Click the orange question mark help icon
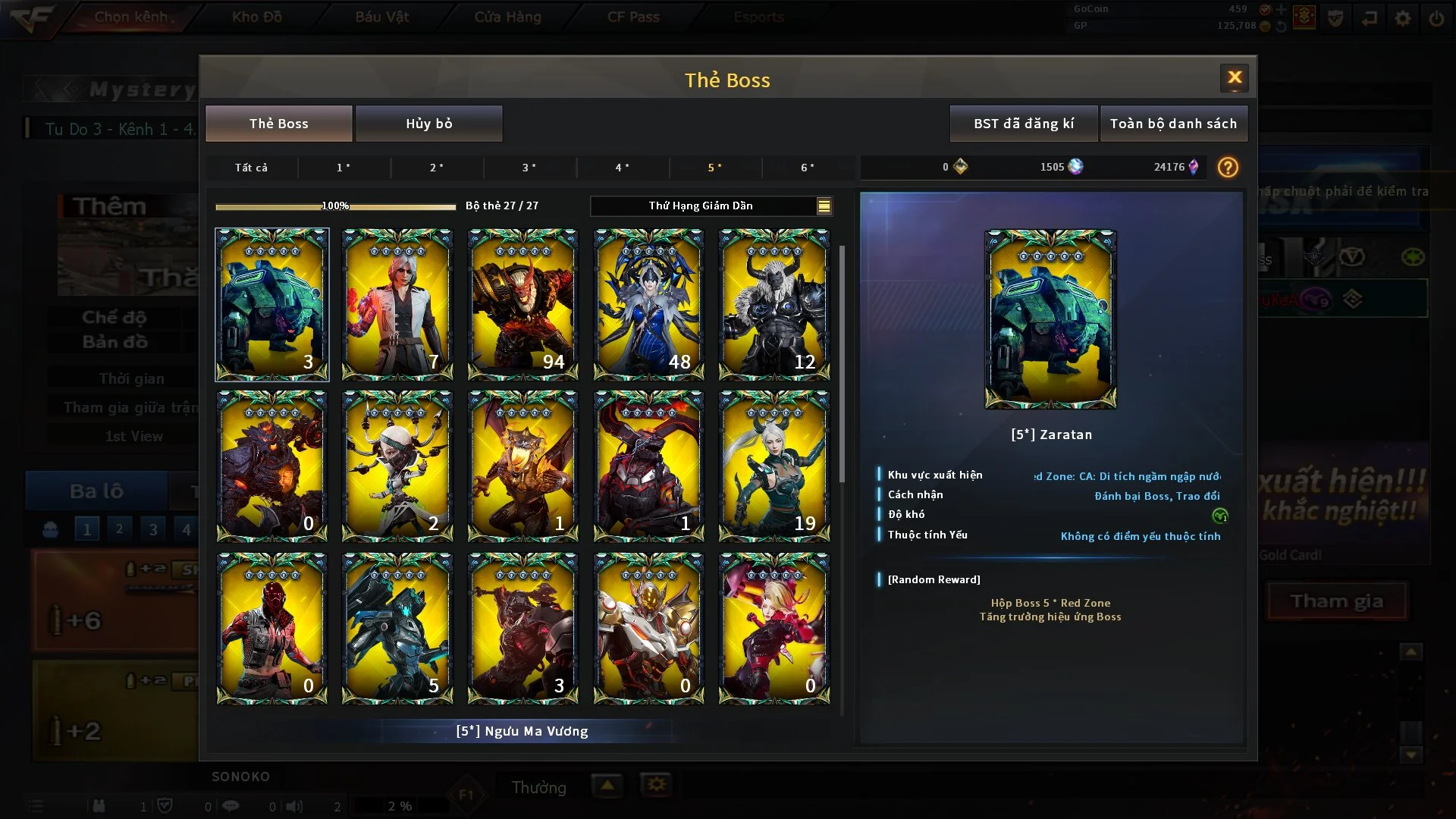The height and width of the screenshot is (819, 1456). tap(1227, 168)
